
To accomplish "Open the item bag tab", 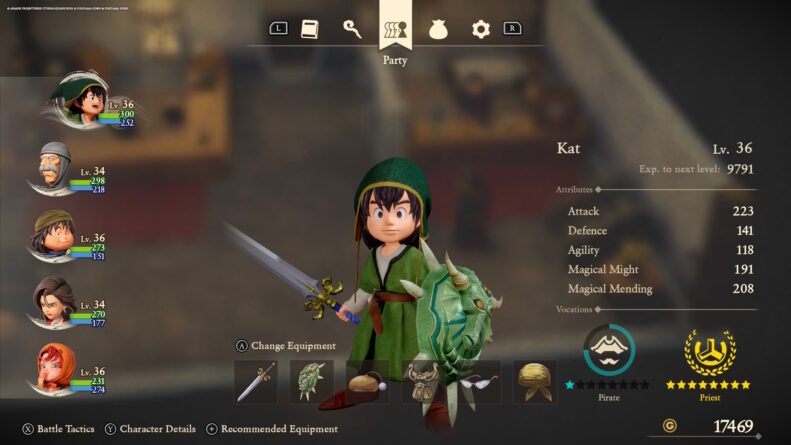I will point(439,30).
